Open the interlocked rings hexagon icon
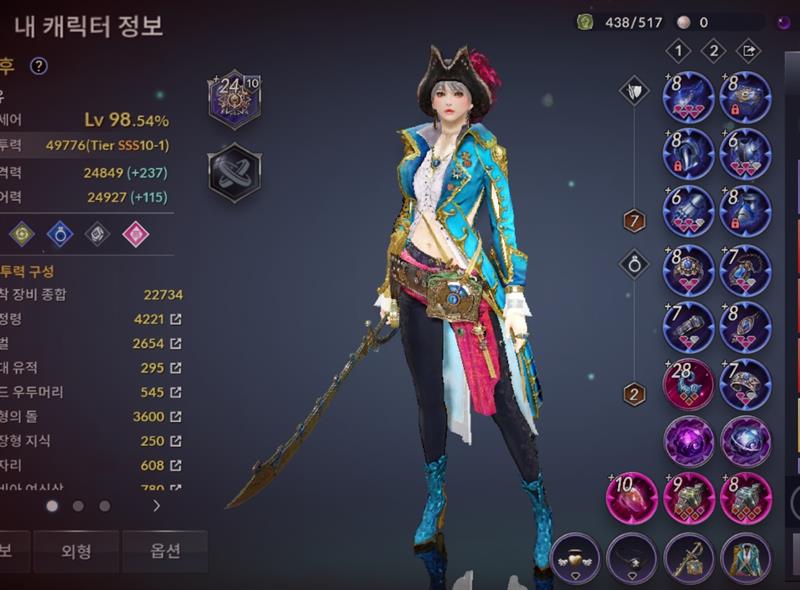The height and width of the screenshot is (590, 800). [x=234, y=171]
